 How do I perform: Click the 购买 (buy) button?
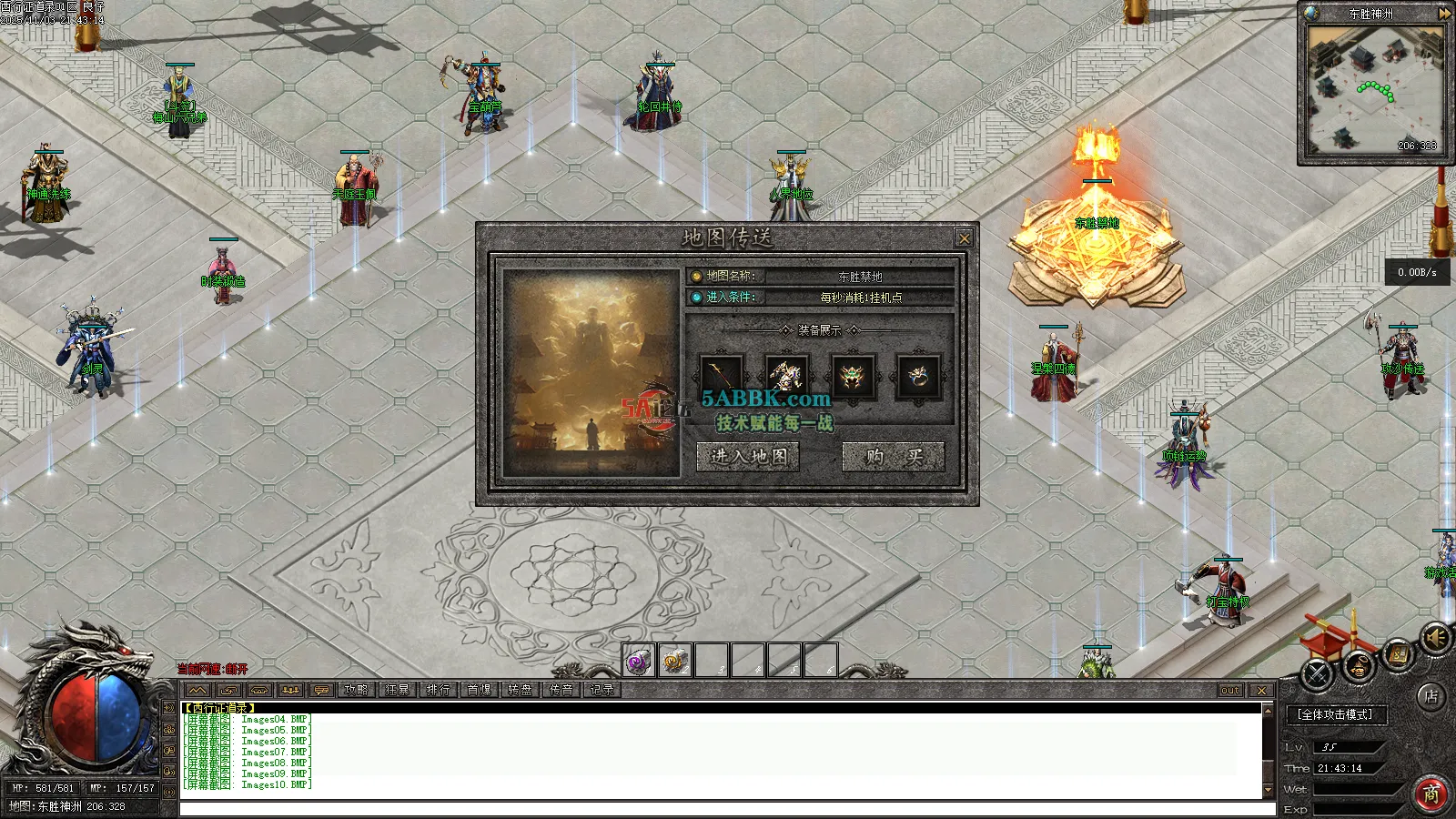(893, 456)
